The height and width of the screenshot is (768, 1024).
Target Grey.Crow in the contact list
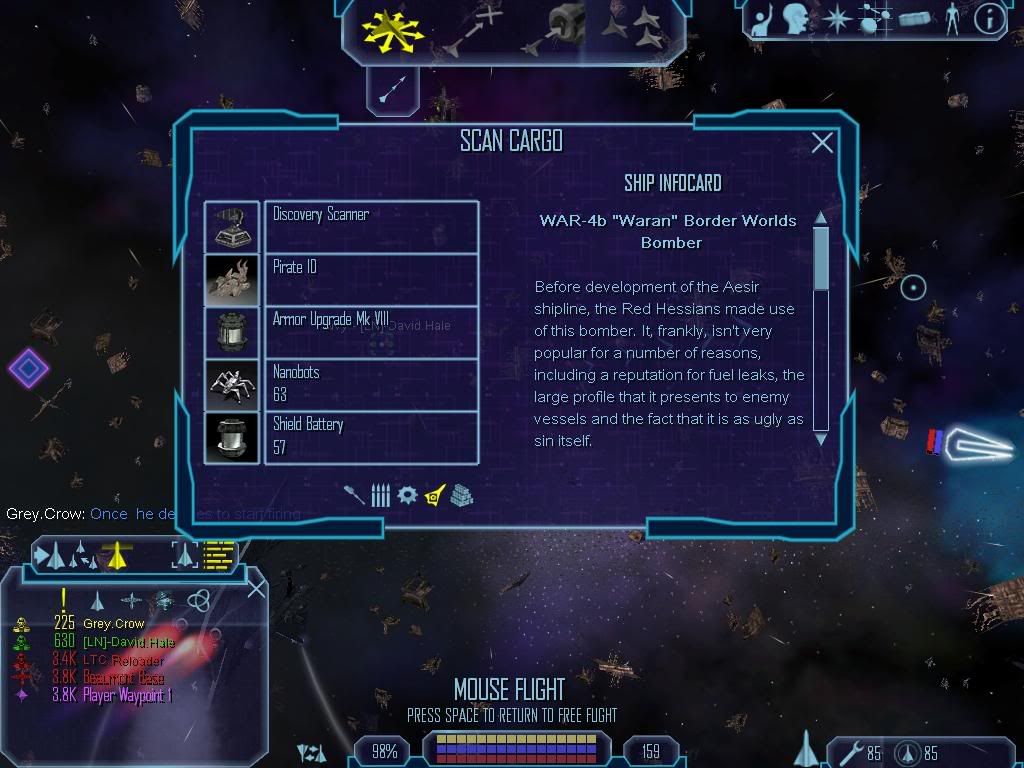113,624
